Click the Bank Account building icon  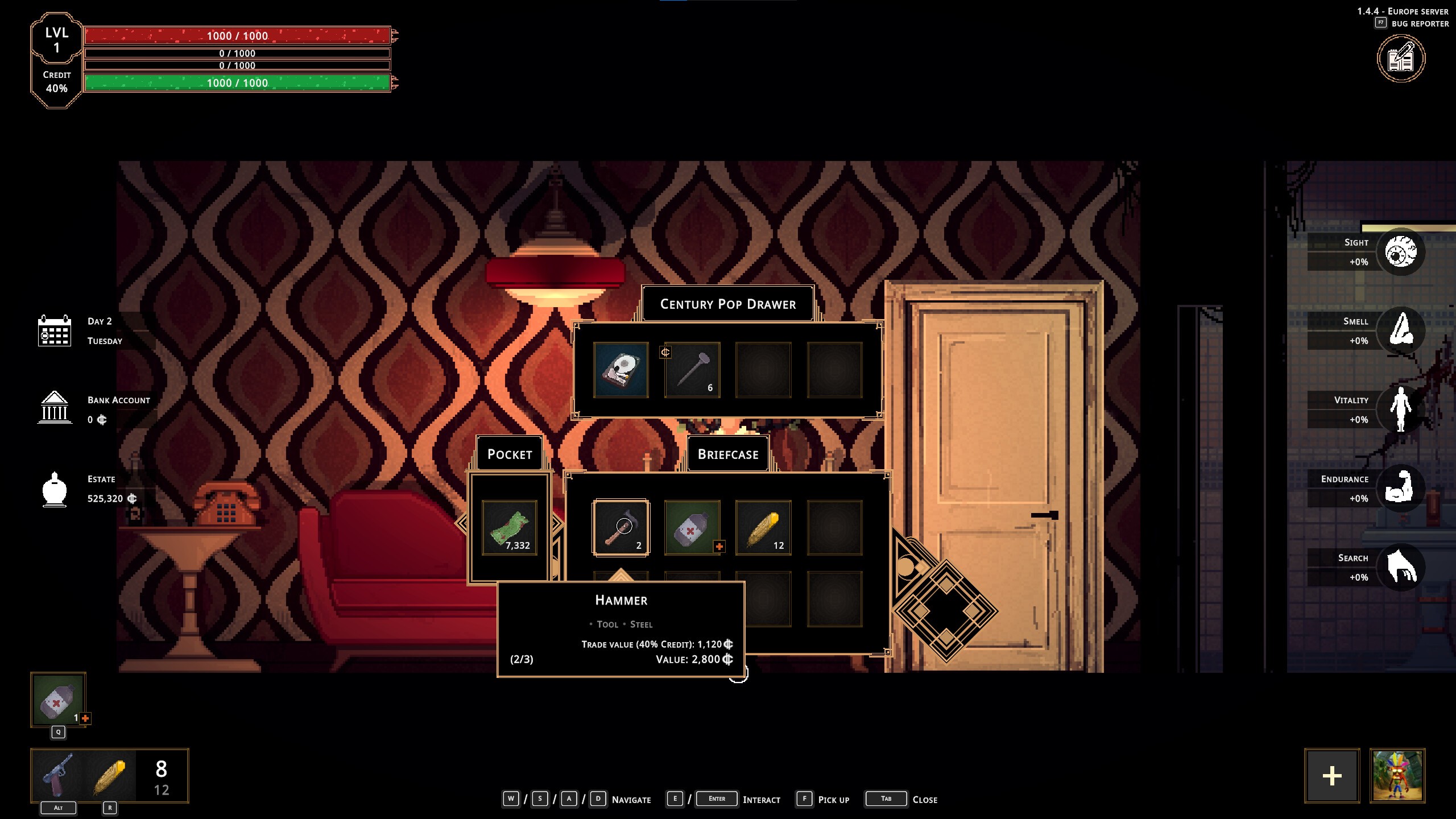point(55,407)
